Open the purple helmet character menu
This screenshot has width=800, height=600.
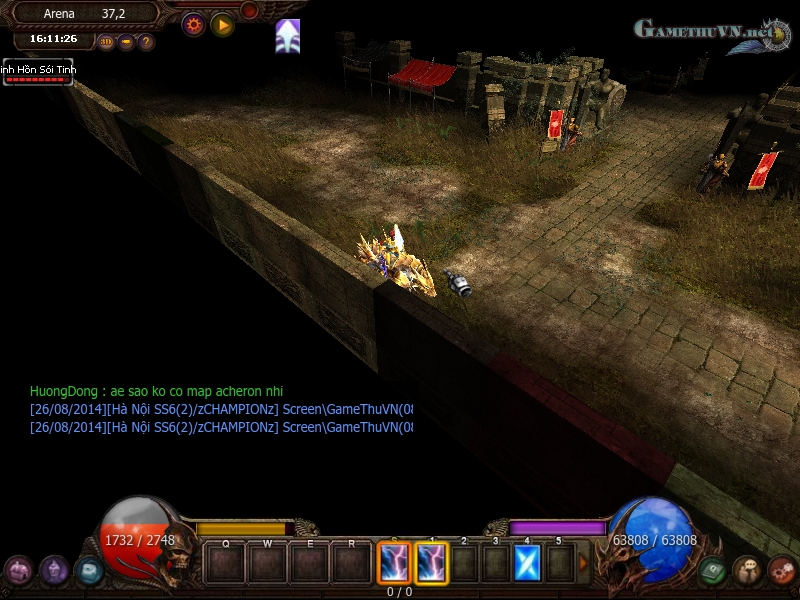coord(54,570)
